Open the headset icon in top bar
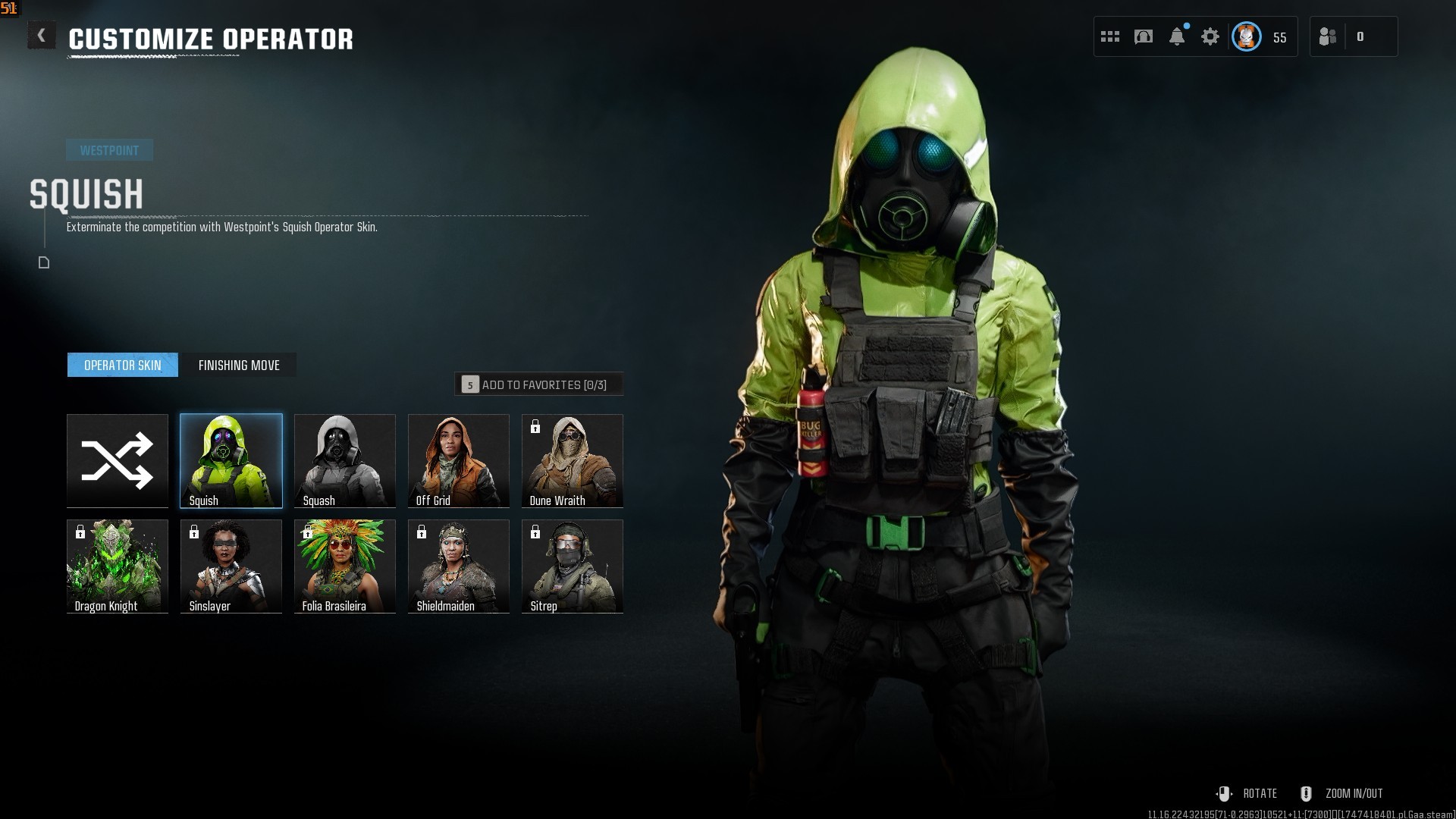This screenshot has height=819, width=1456. pos(1144,36)
